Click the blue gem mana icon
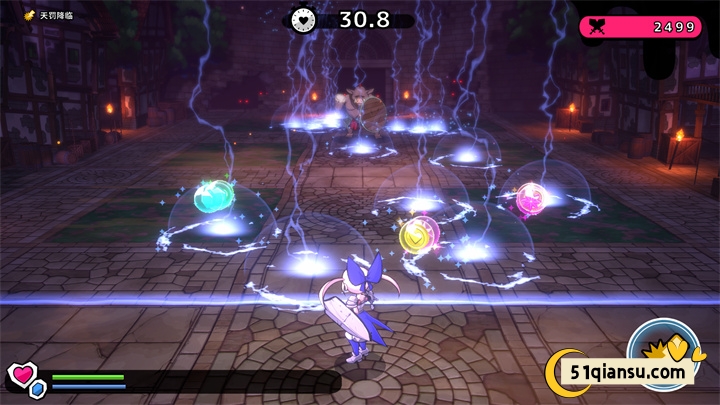This screenshot has width=720, height=405. point(38,388)
